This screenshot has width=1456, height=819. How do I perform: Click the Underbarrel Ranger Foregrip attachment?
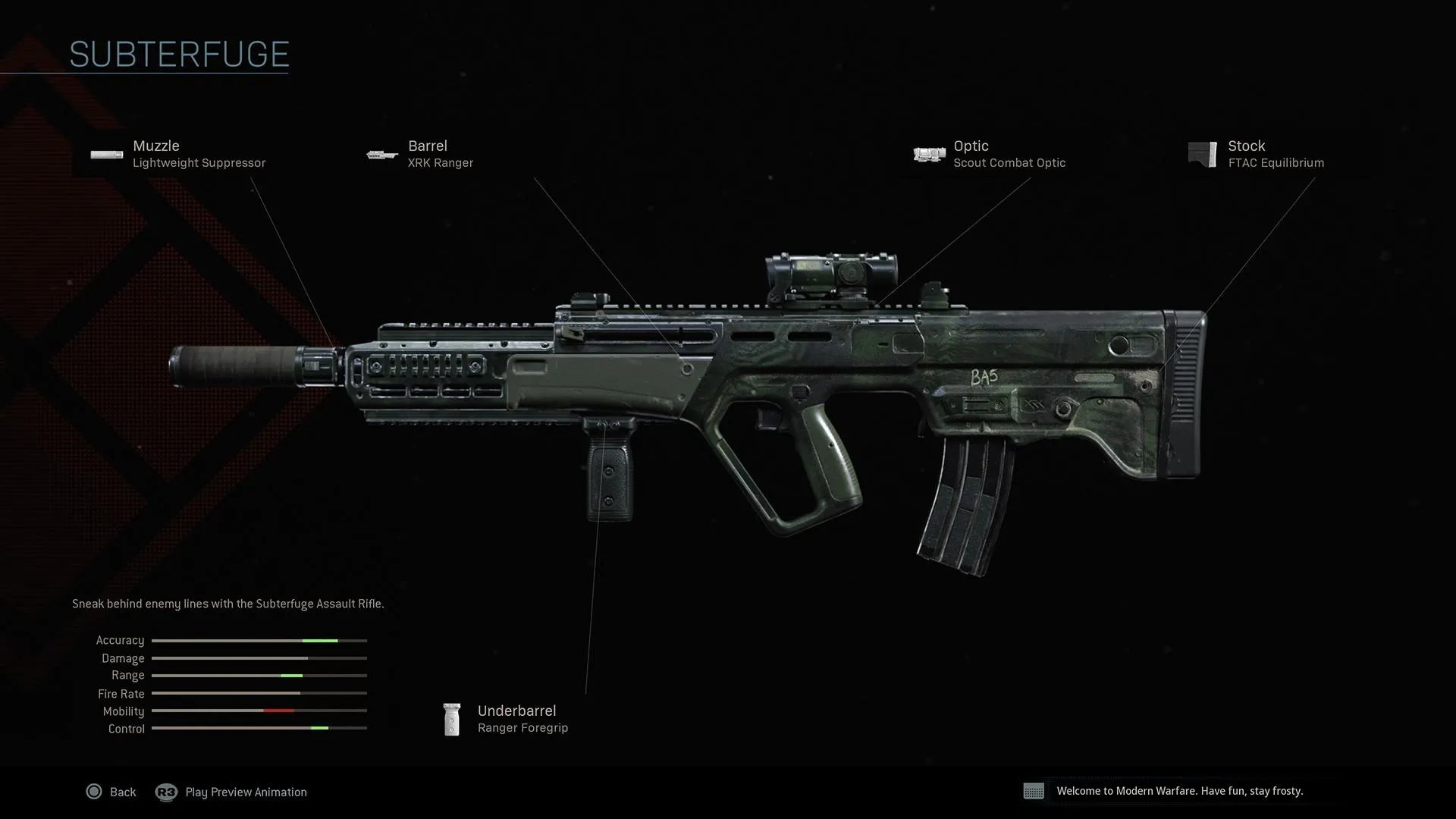coord(507,719)
